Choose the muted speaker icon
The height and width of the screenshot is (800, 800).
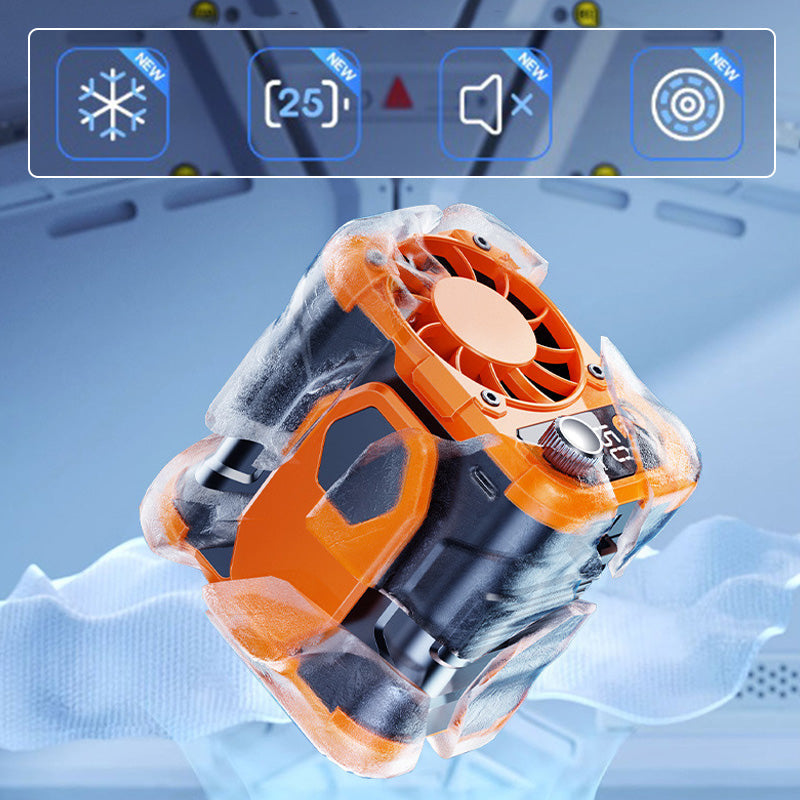coord(495,103)
